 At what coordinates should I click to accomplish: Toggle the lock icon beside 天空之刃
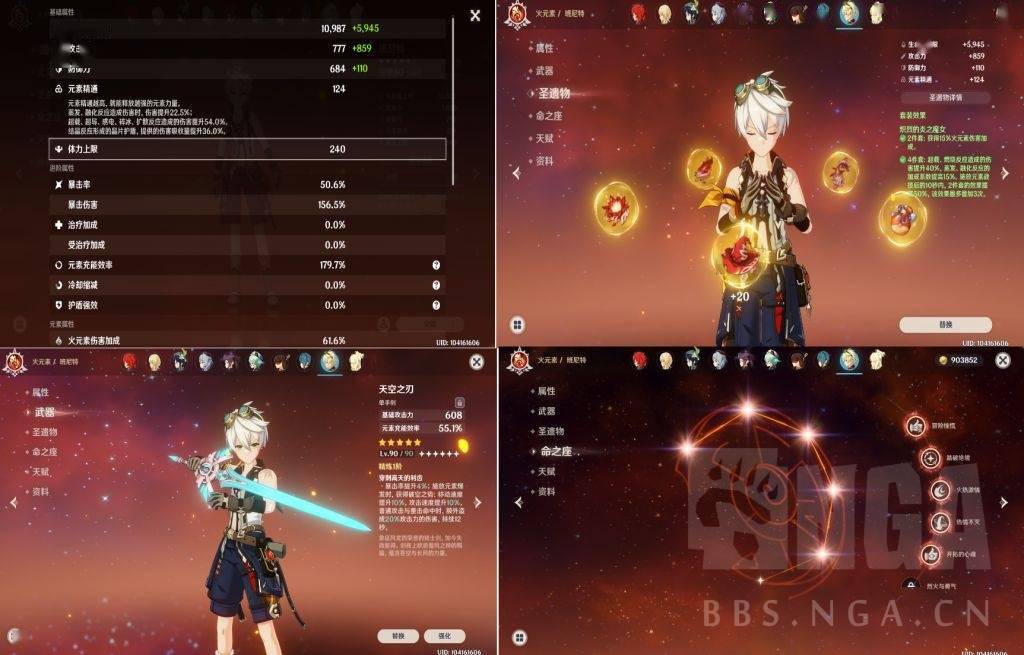click(x=460, y=402)
